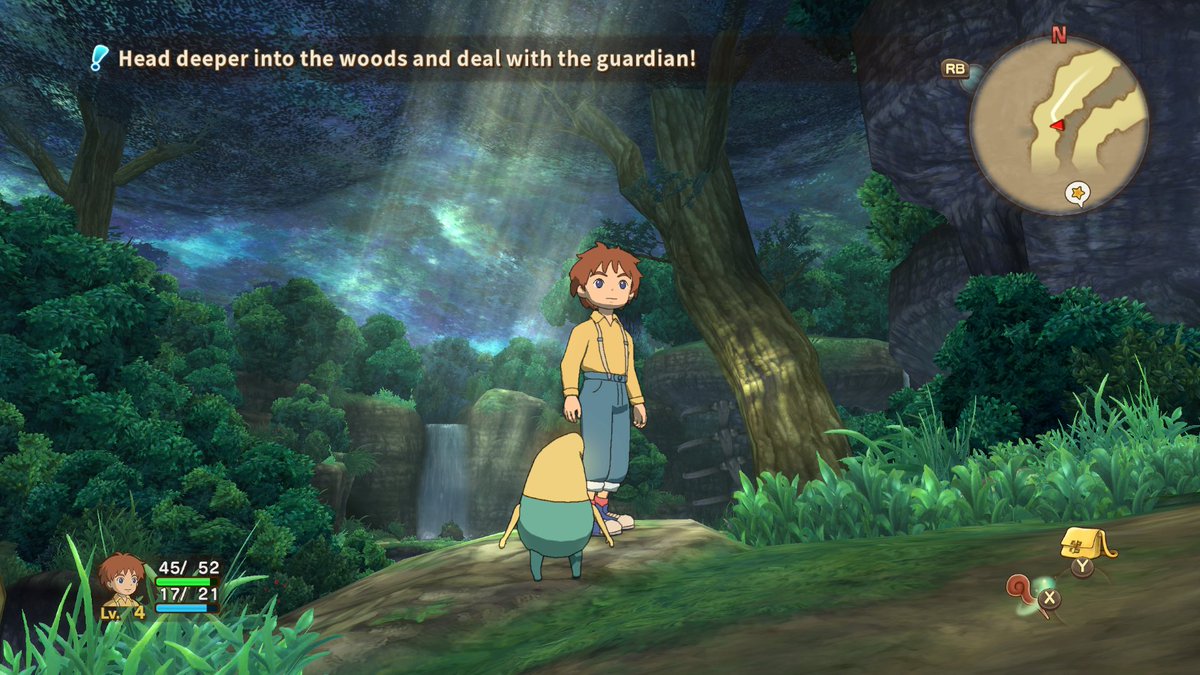1200x675 pixels.
Task: Open the circular minimap
Action: click(1059, 126)
